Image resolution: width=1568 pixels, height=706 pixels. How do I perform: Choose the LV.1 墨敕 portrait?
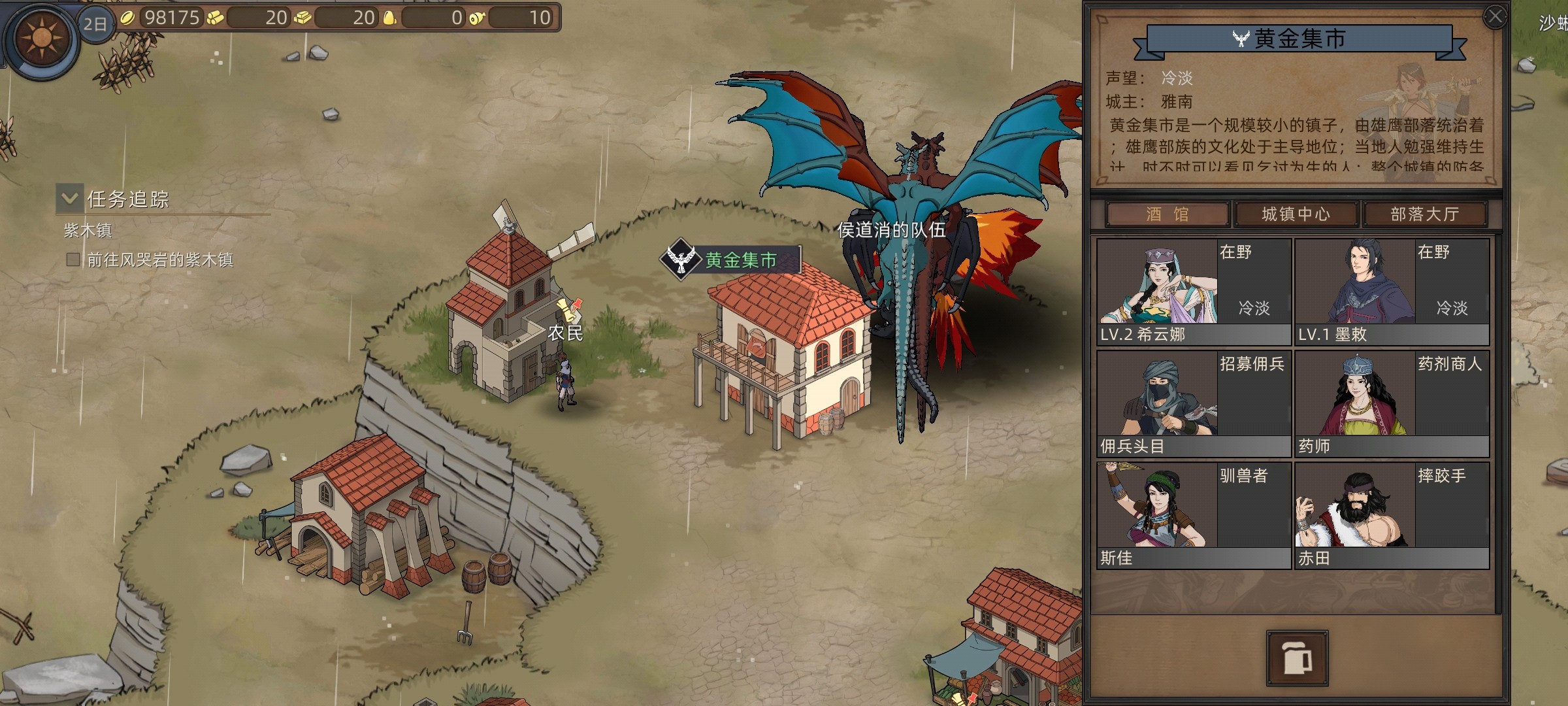coord(1392,292)
